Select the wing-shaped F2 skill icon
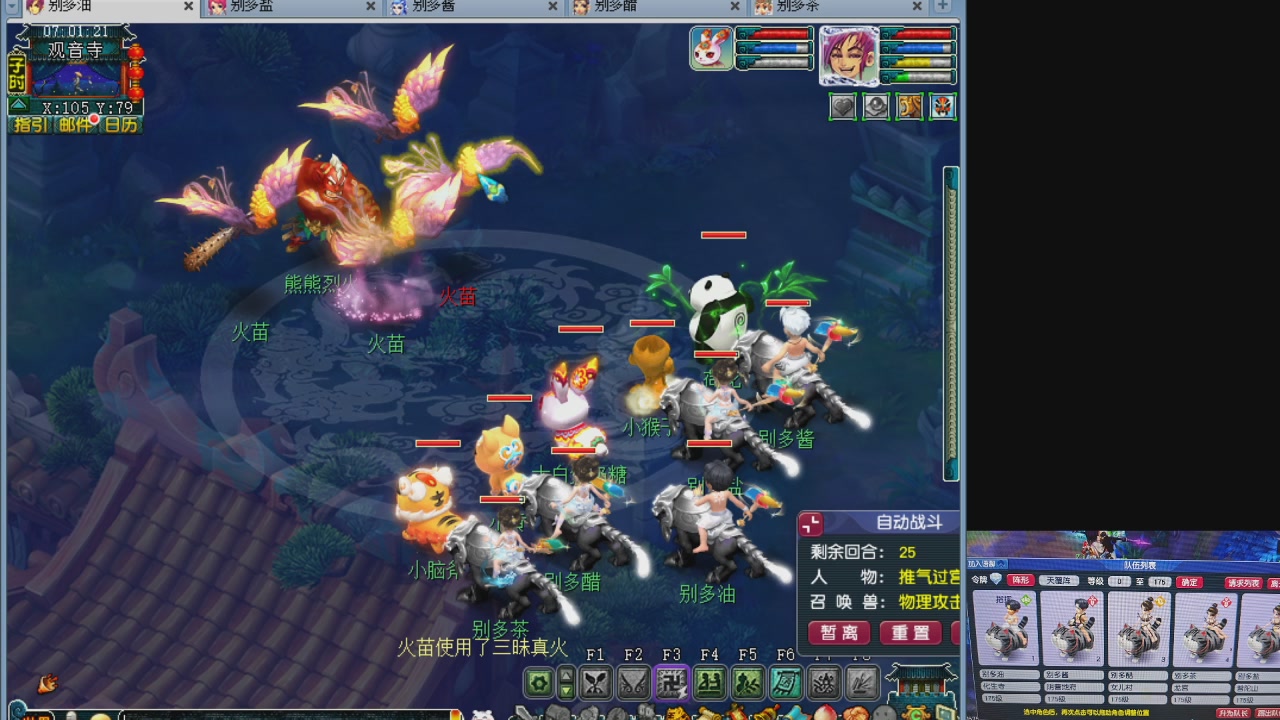 633,682
